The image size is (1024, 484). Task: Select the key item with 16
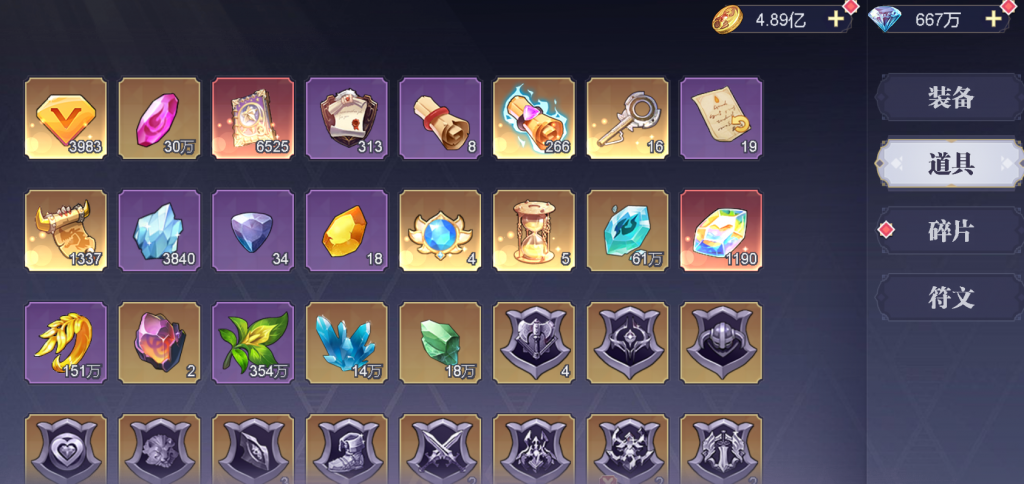(627, 118)
